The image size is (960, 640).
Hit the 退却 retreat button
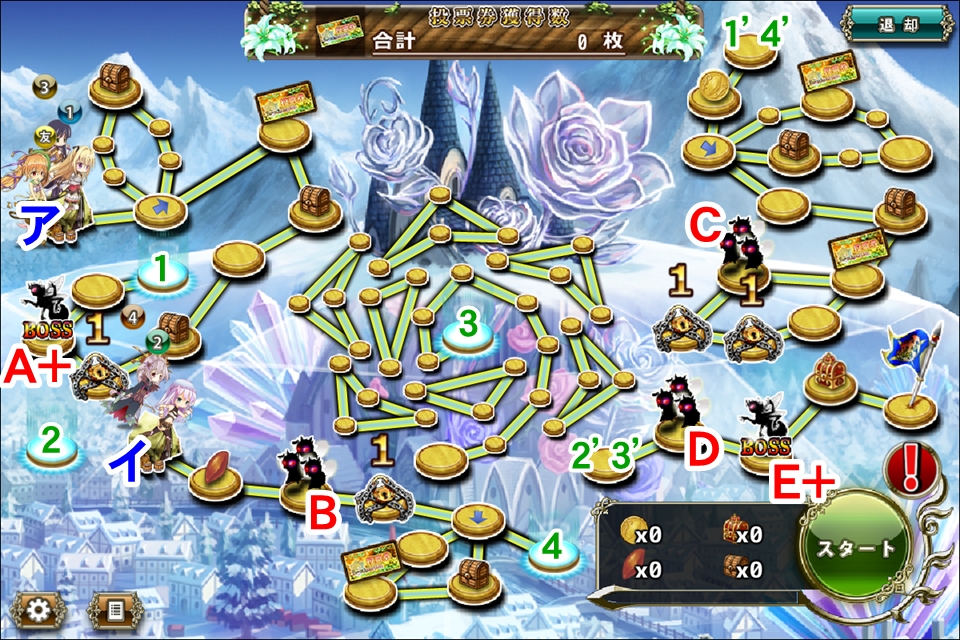(x=894, y=24)
